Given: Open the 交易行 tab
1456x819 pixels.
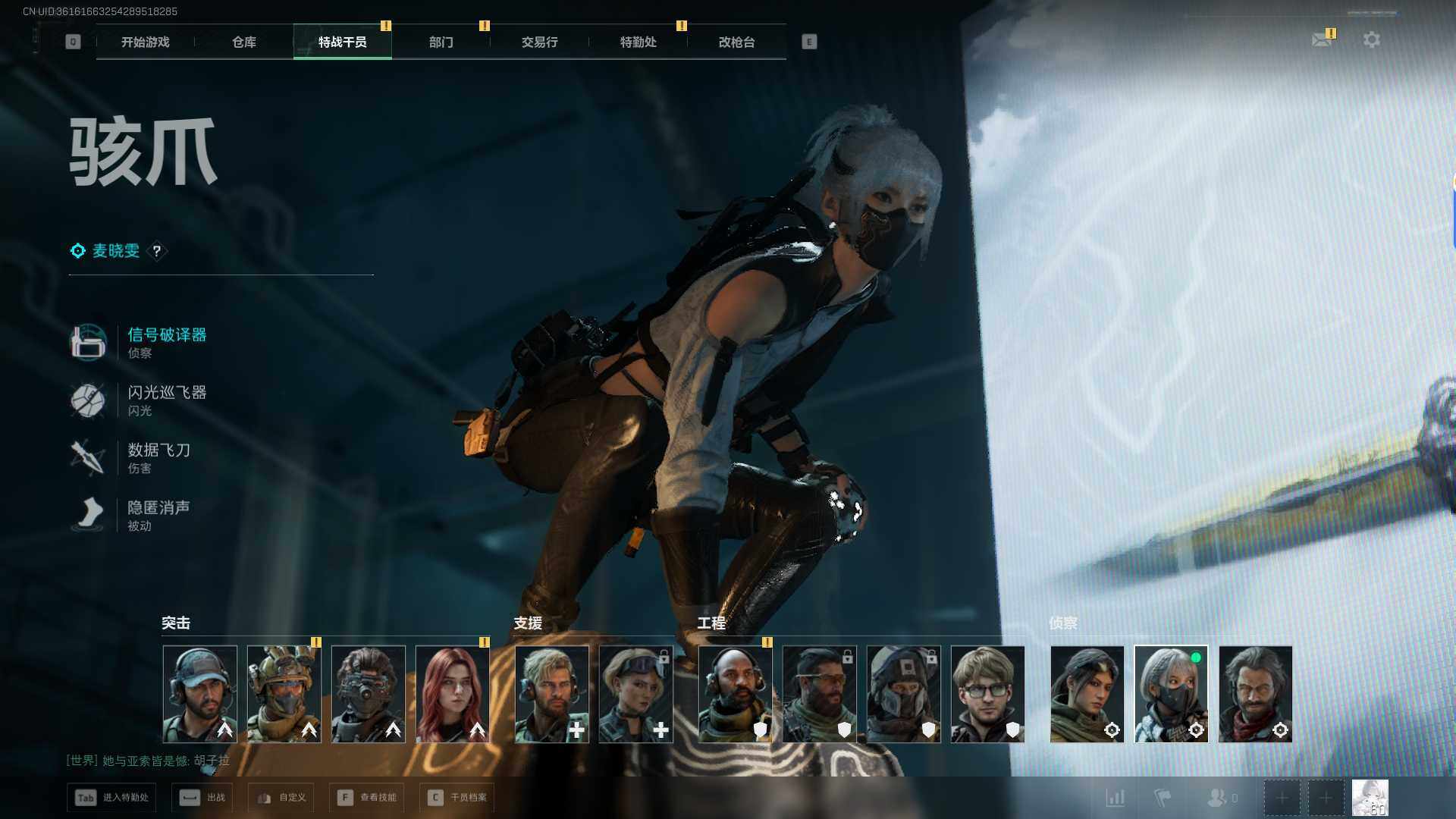Looking at the screenshot, I should click(539, 42).
